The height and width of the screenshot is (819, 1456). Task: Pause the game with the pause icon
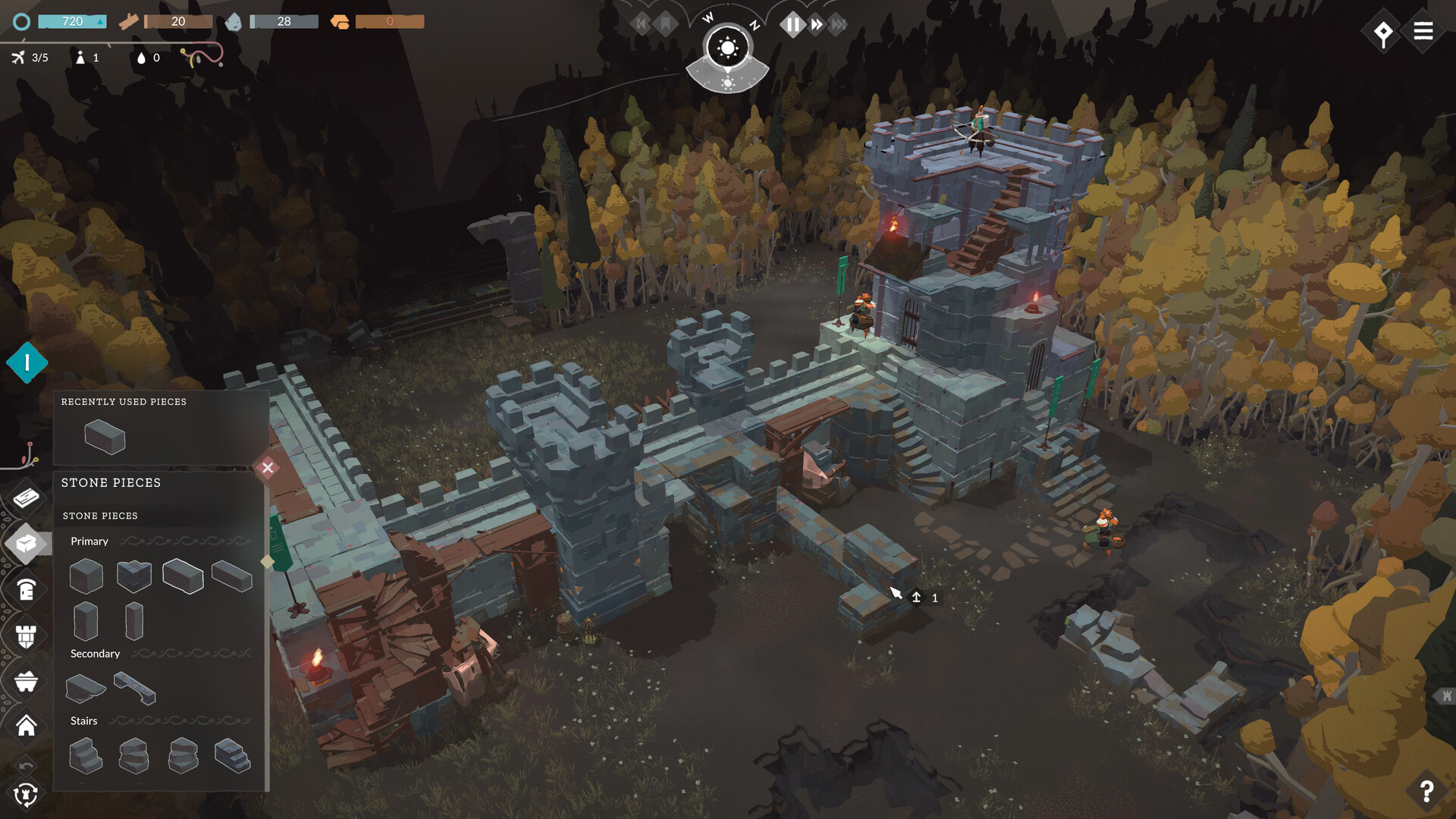(x=793, y=24)
